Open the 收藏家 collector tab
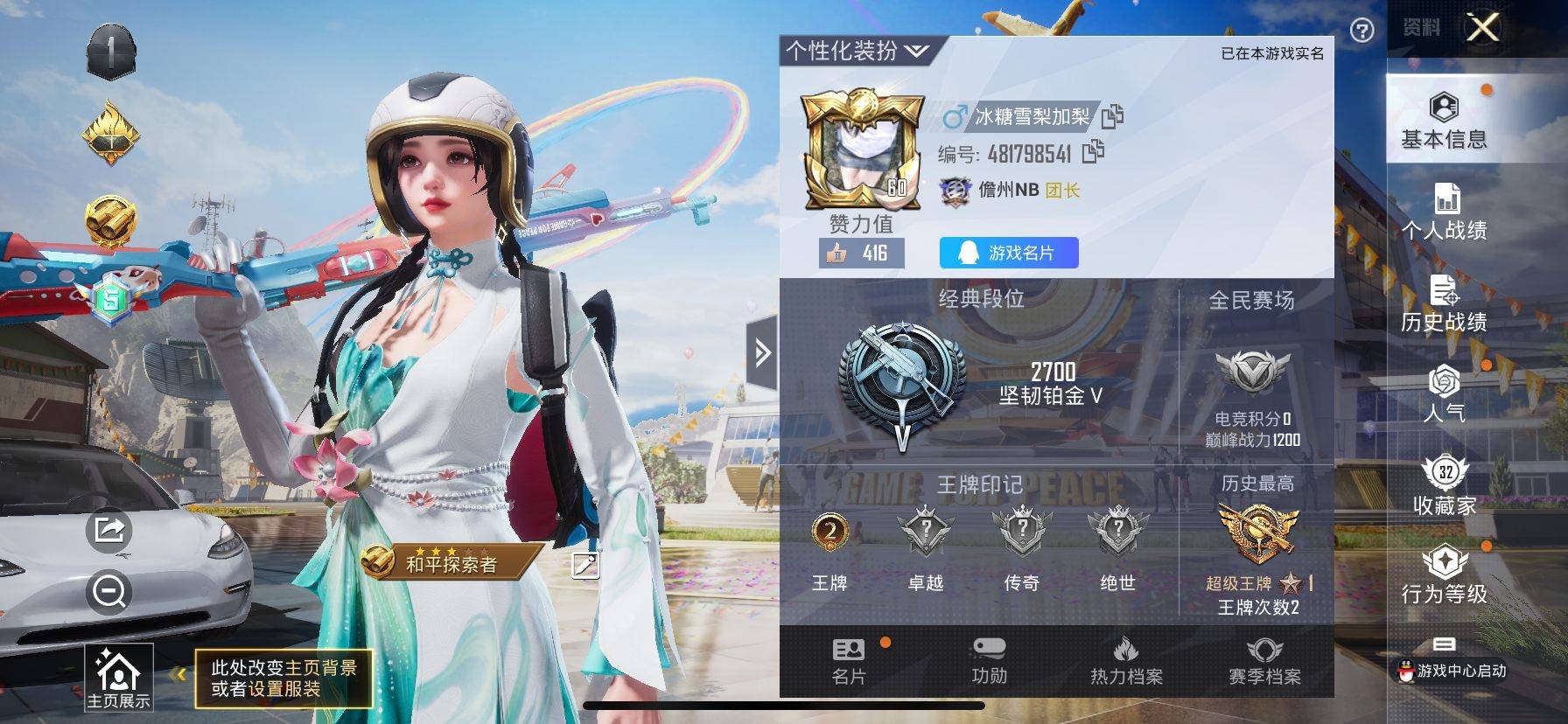1568x724 pixels. (1444, 486)
